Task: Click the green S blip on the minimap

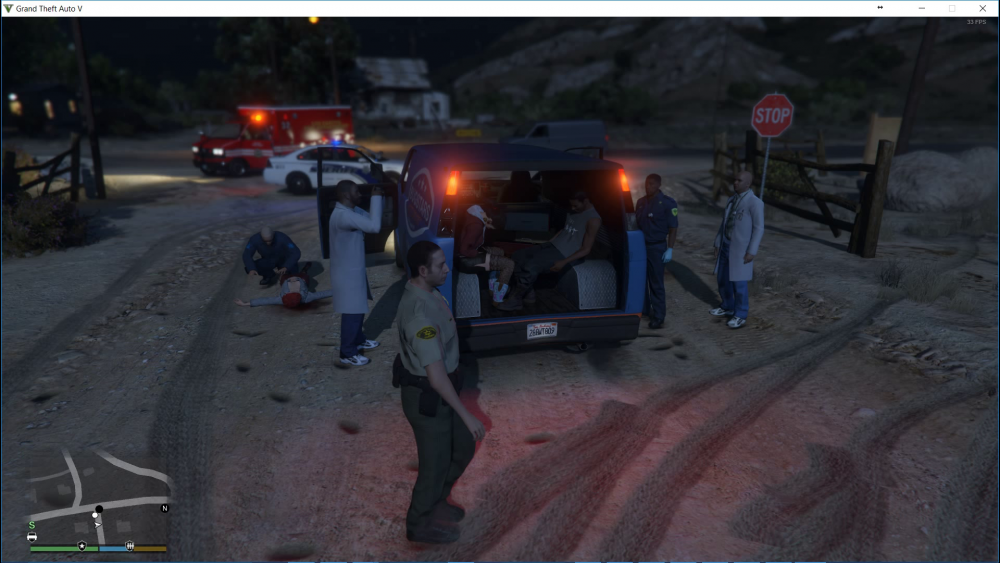Action: [x=32, y=524]
